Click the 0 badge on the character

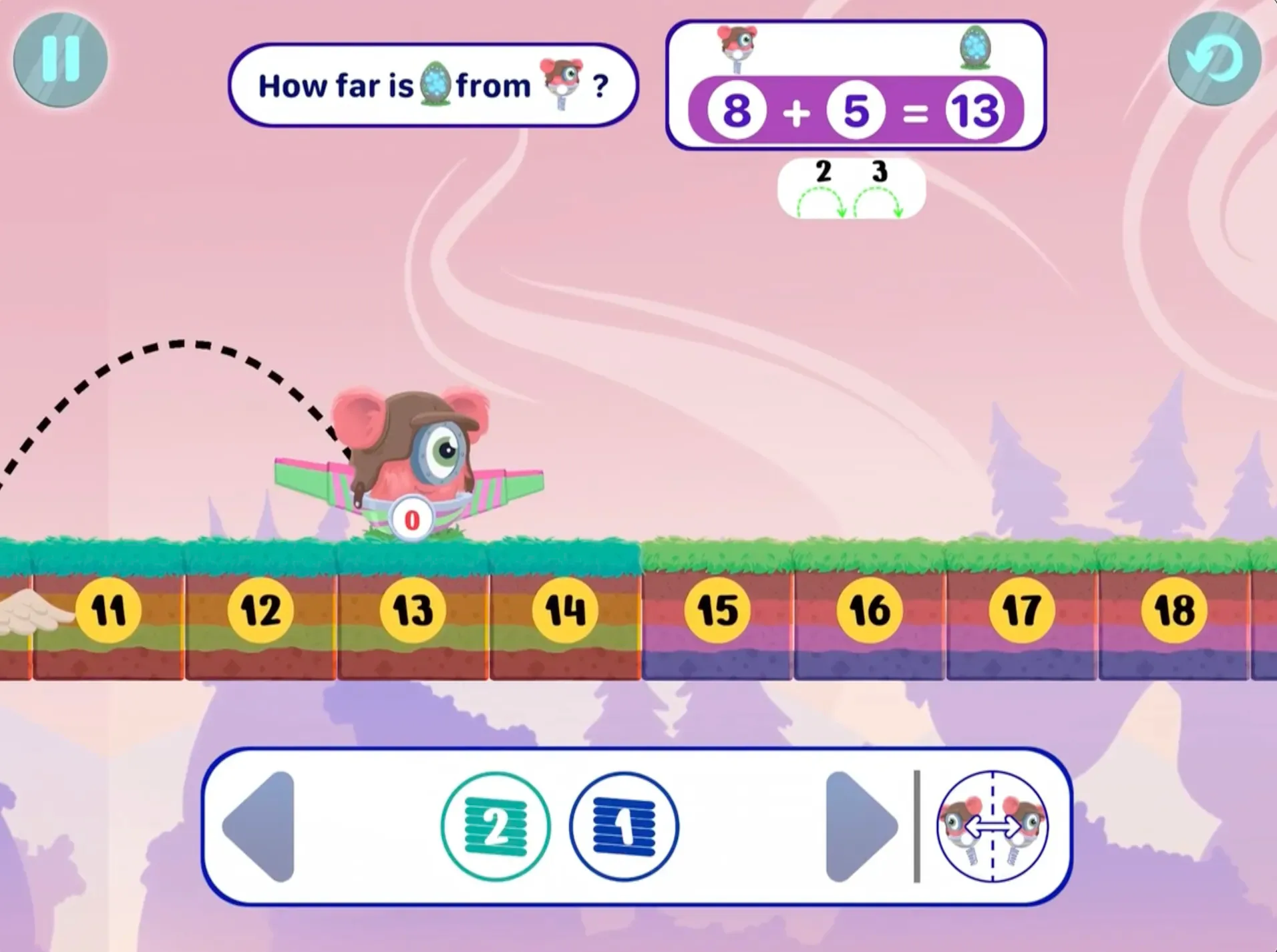coord(411,517)
